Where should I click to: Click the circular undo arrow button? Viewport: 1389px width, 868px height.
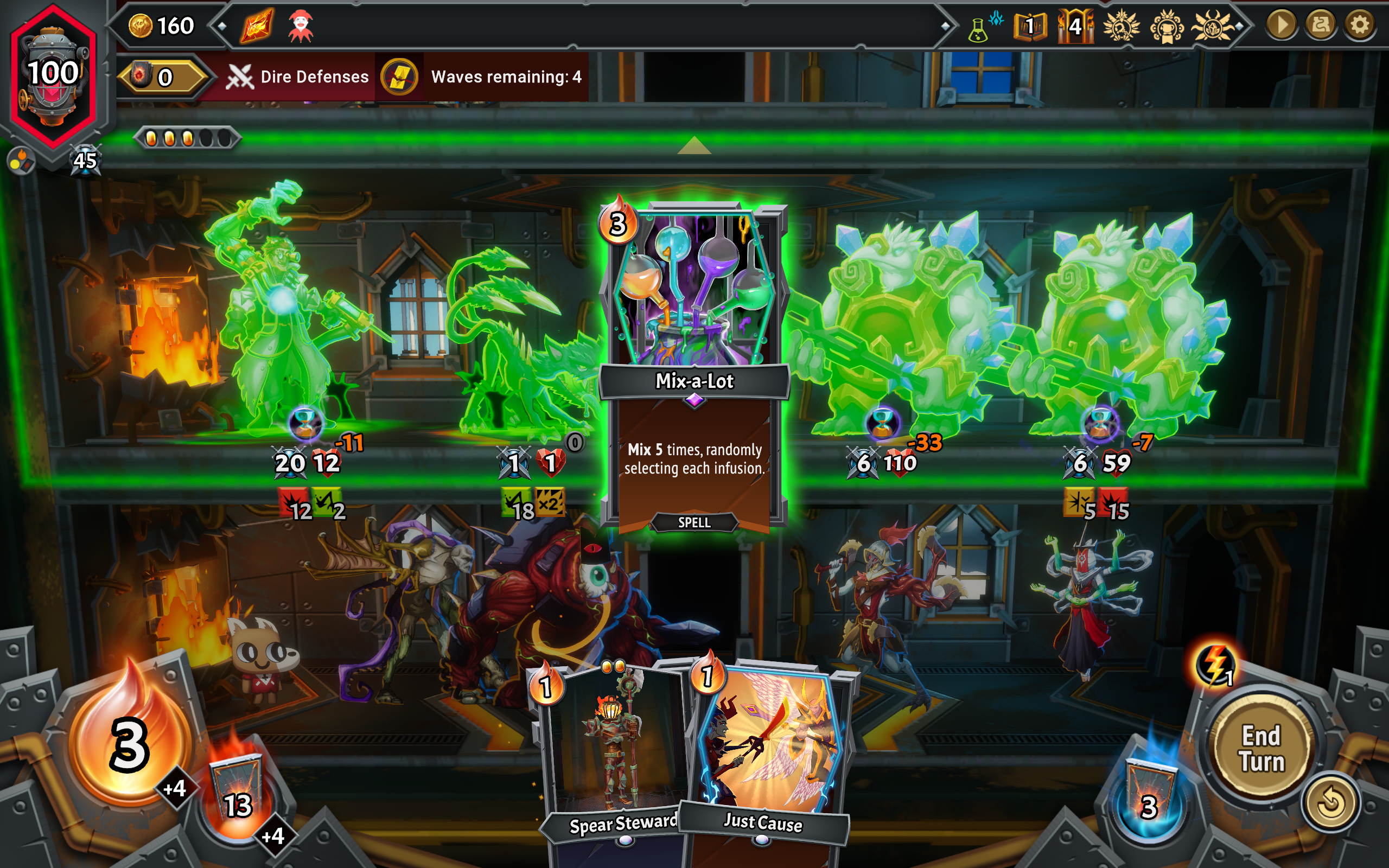coord(1330,802)
